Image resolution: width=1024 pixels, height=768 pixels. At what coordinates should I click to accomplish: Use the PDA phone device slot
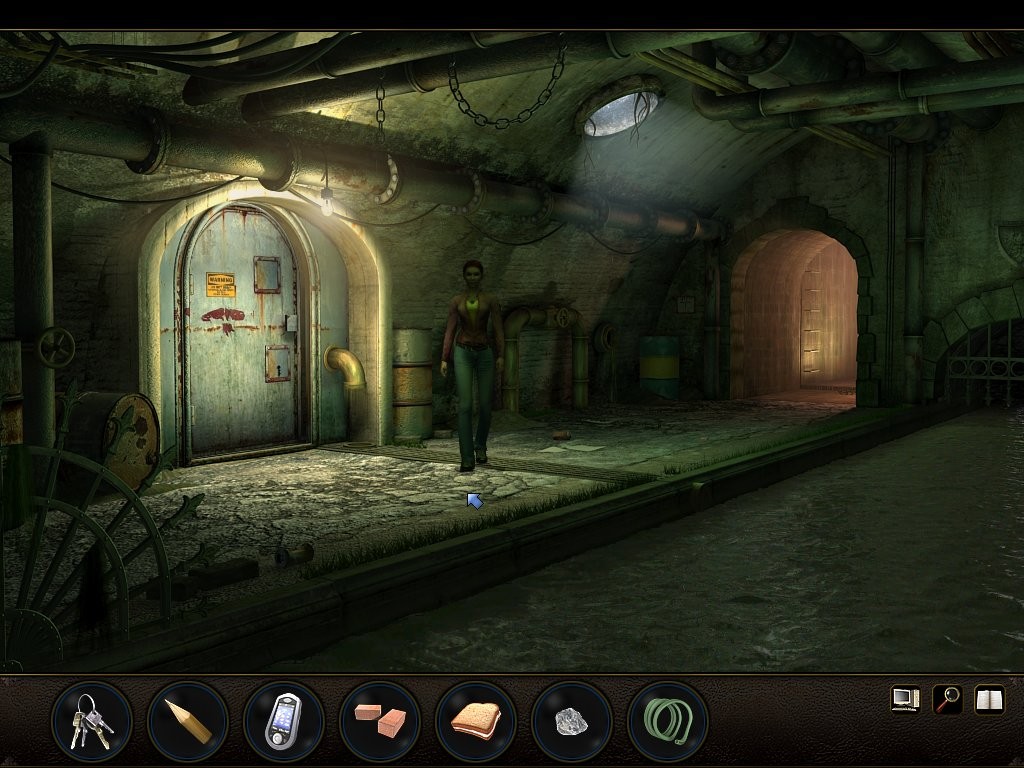283,721
